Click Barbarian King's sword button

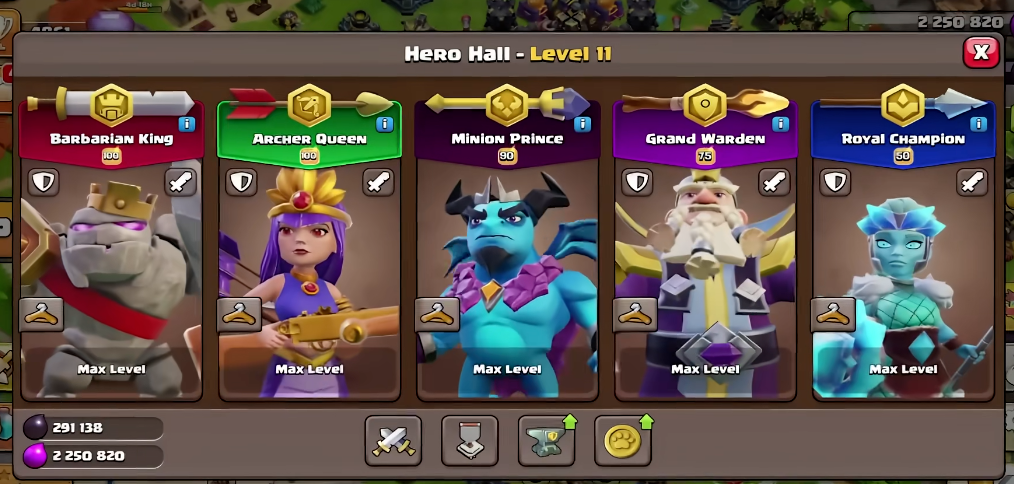pyautogui.click(x=180, y=182)
